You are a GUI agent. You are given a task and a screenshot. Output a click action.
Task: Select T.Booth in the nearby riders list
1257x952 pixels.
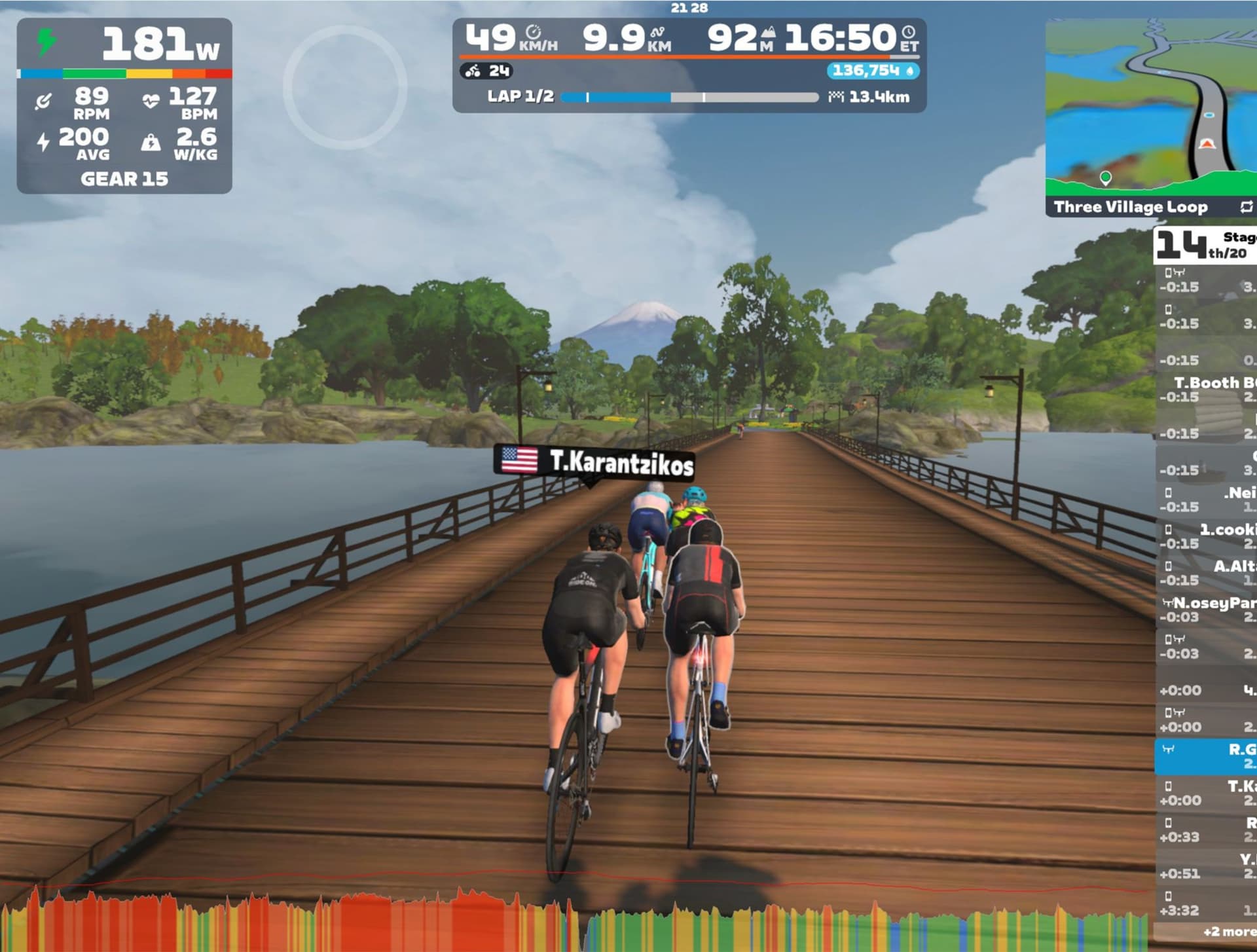click(1207, 389)
